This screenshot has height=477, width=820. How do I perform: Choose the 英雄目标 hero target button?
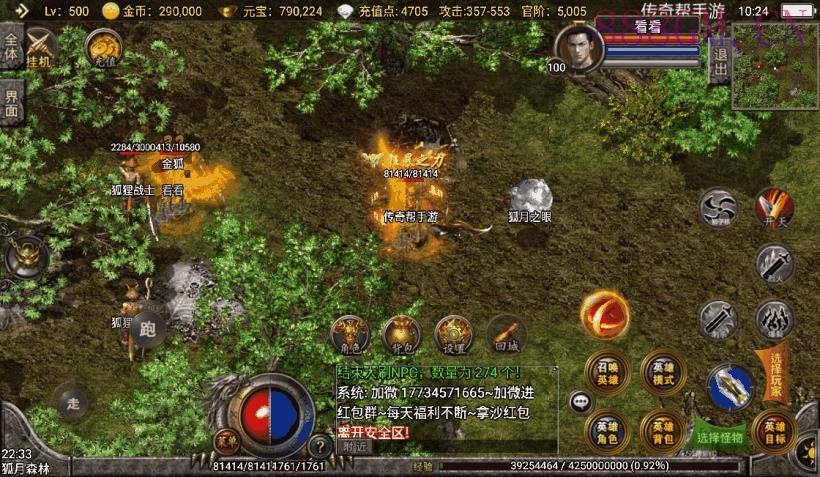773,430
